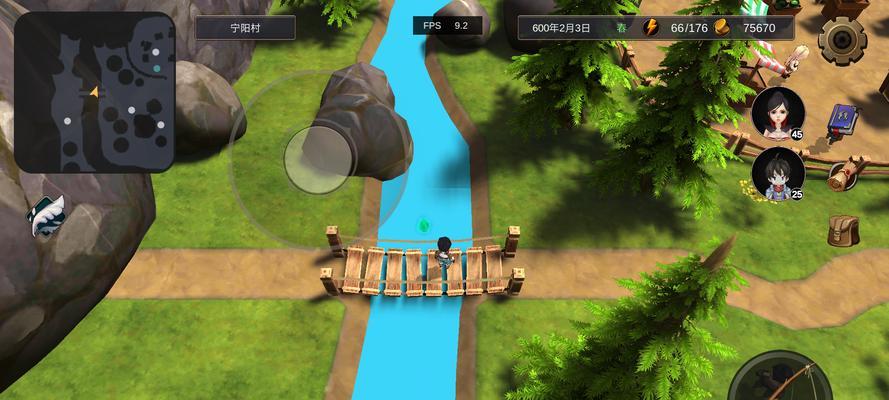Open the brown backpack inventory
The width and height of the screenshot is (889, 400).
click(842, 230)
